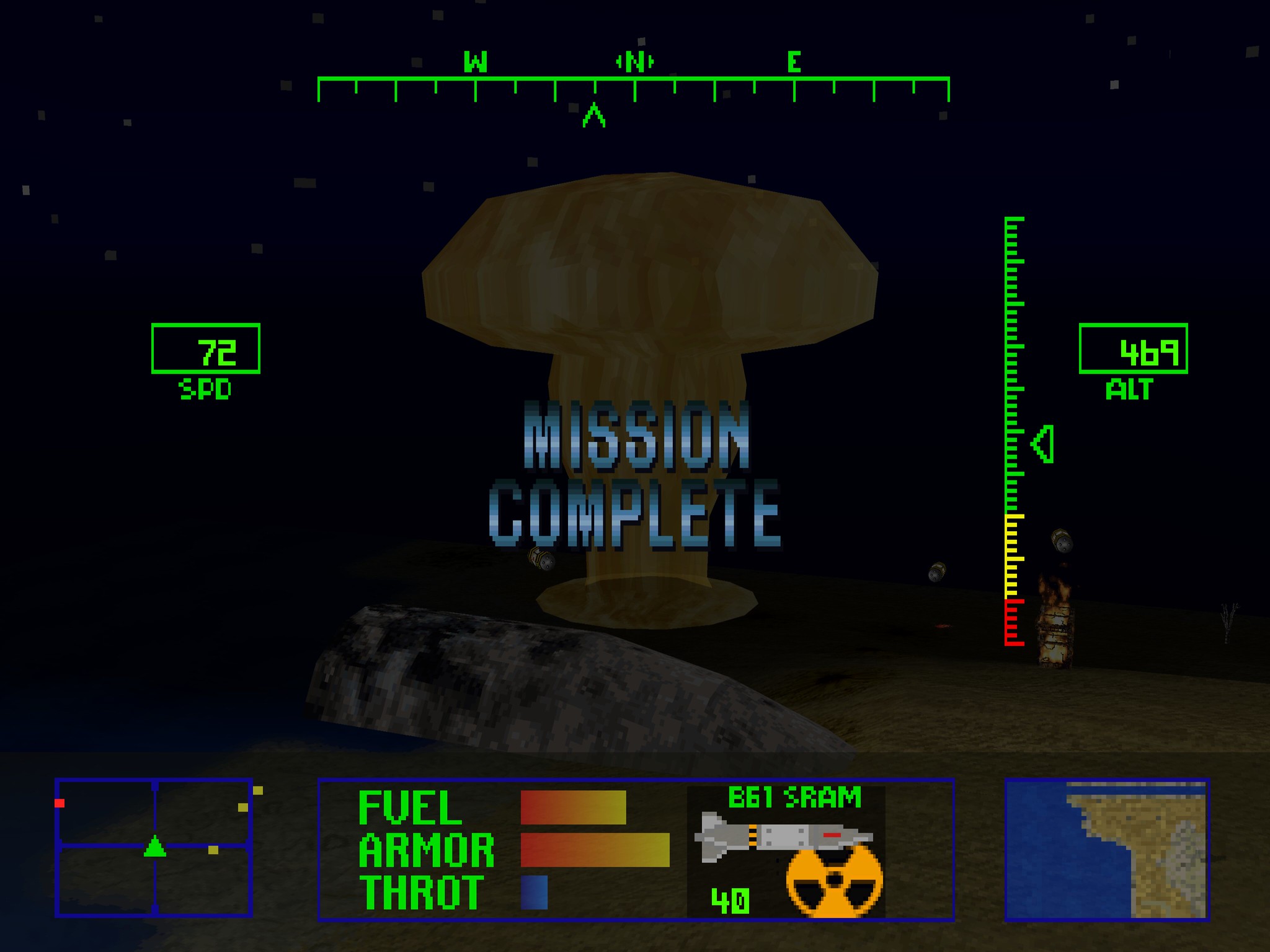Click the vertical altitude ladder gauge

click(1013, 431)
